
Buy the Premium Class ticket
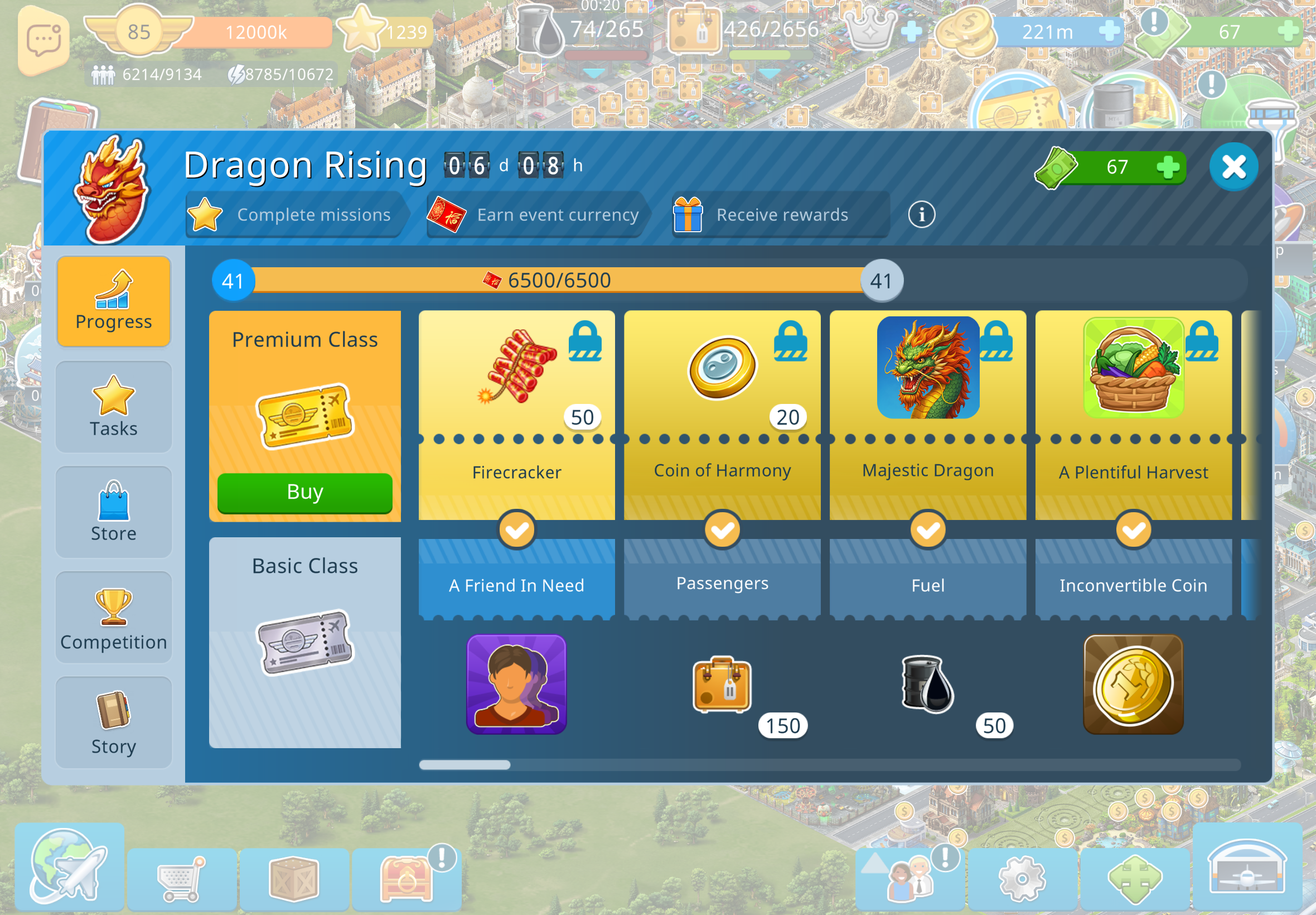coord(305,493)
